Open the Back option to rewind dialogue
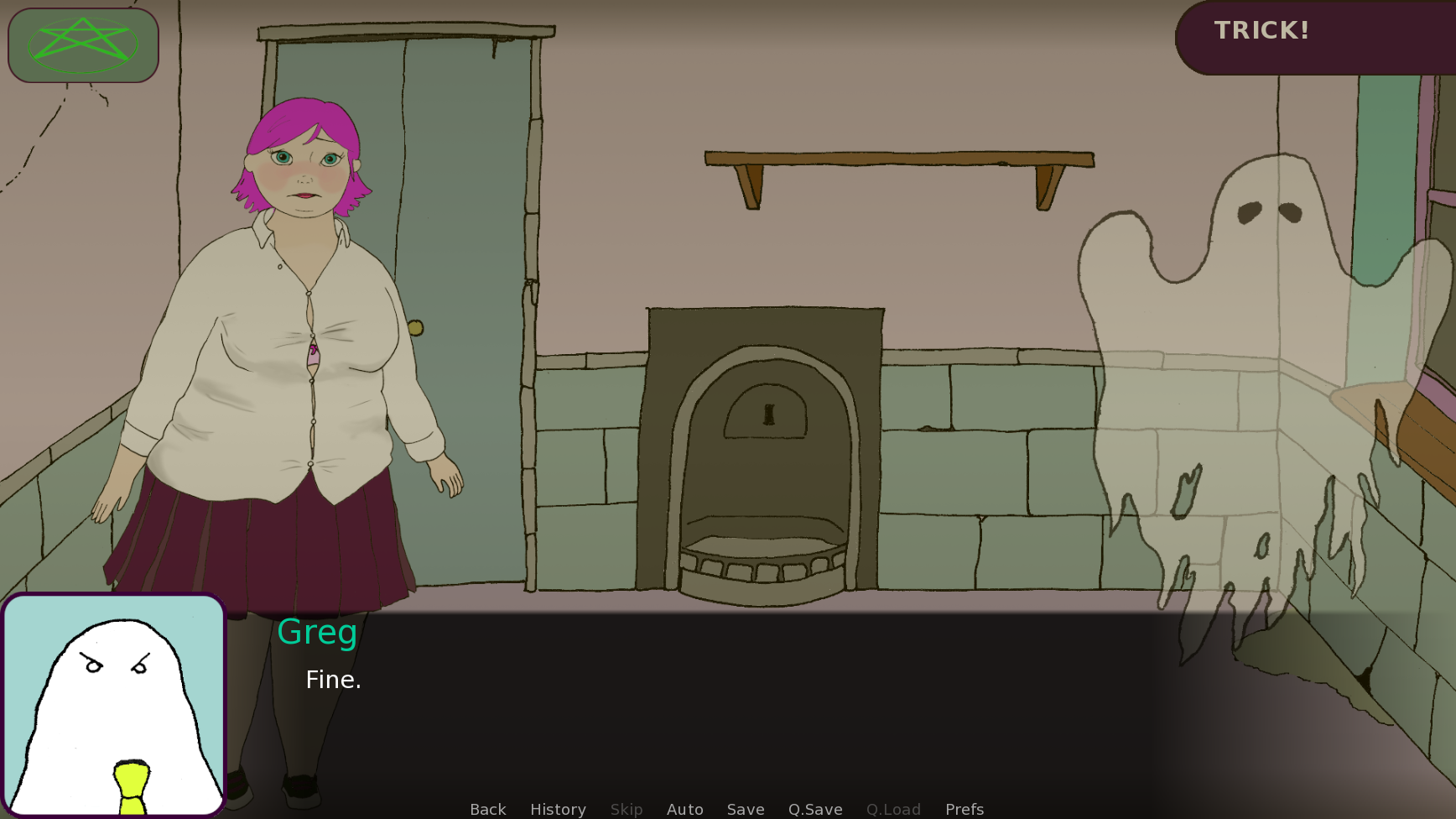1456x819 pixels. coord(487,809)
